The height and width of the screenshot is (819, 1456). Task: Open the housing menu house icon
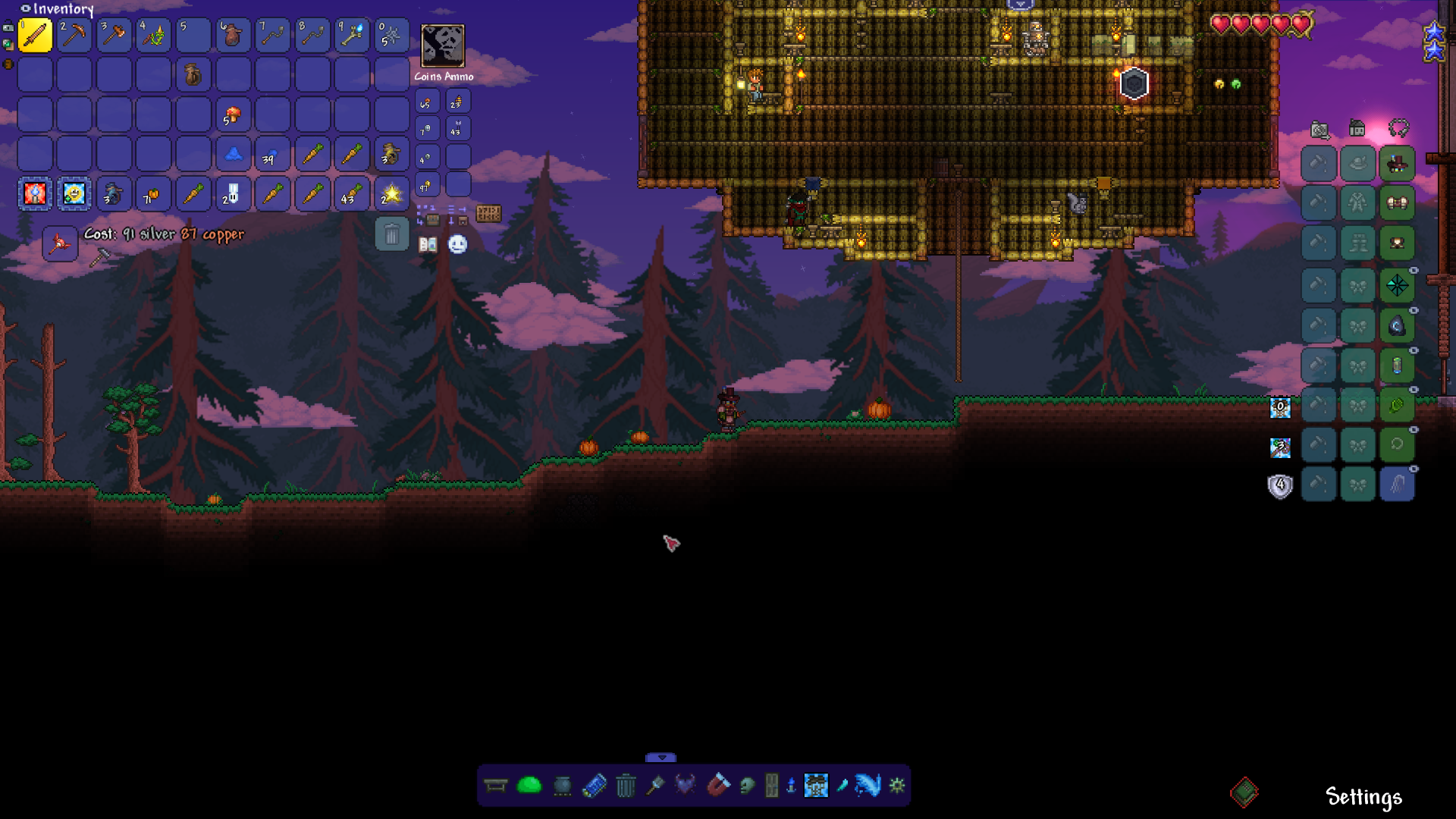pos(1357,128)
